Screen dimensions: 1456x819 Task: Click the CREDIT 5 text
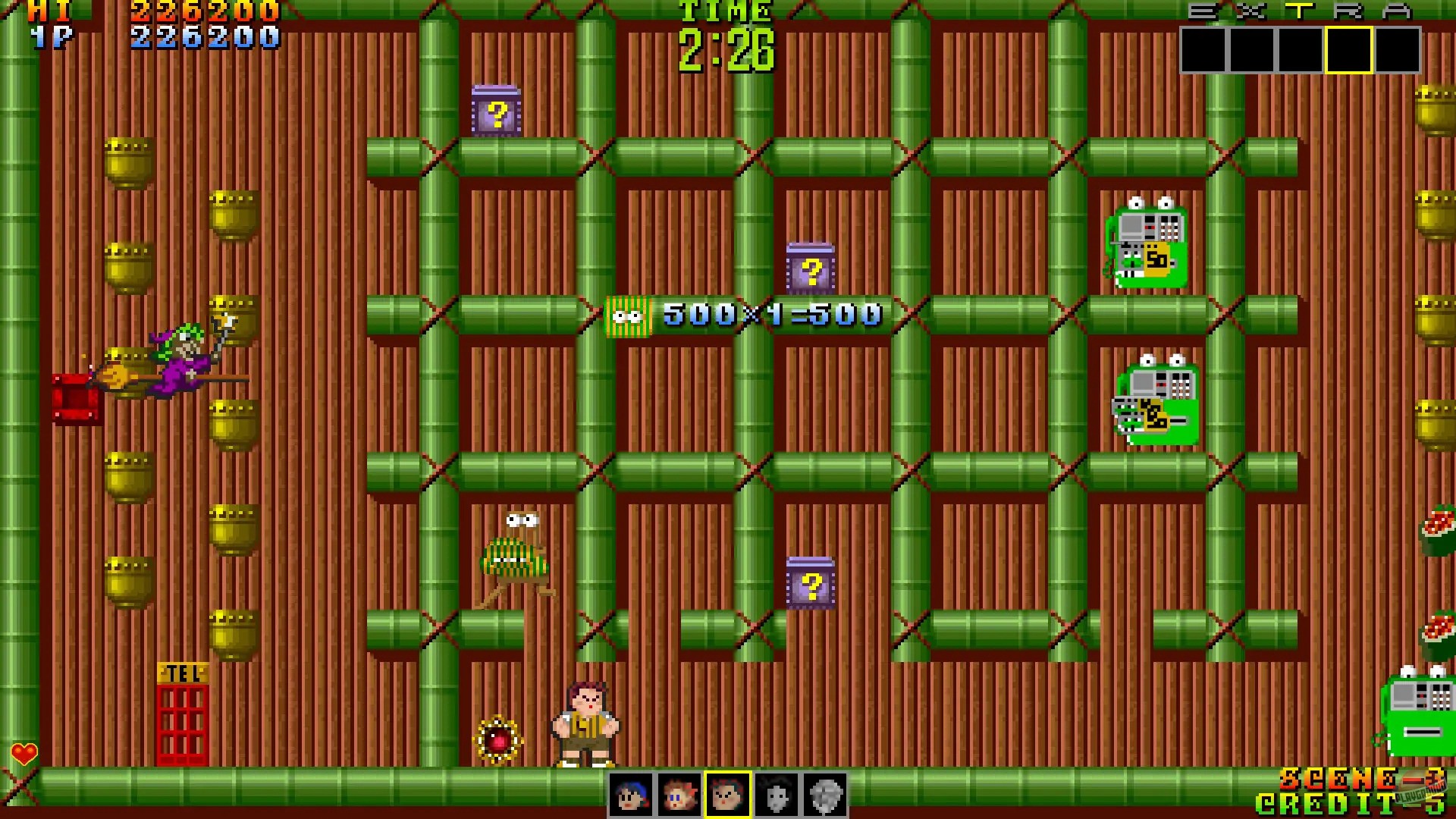pos(1354,802)
